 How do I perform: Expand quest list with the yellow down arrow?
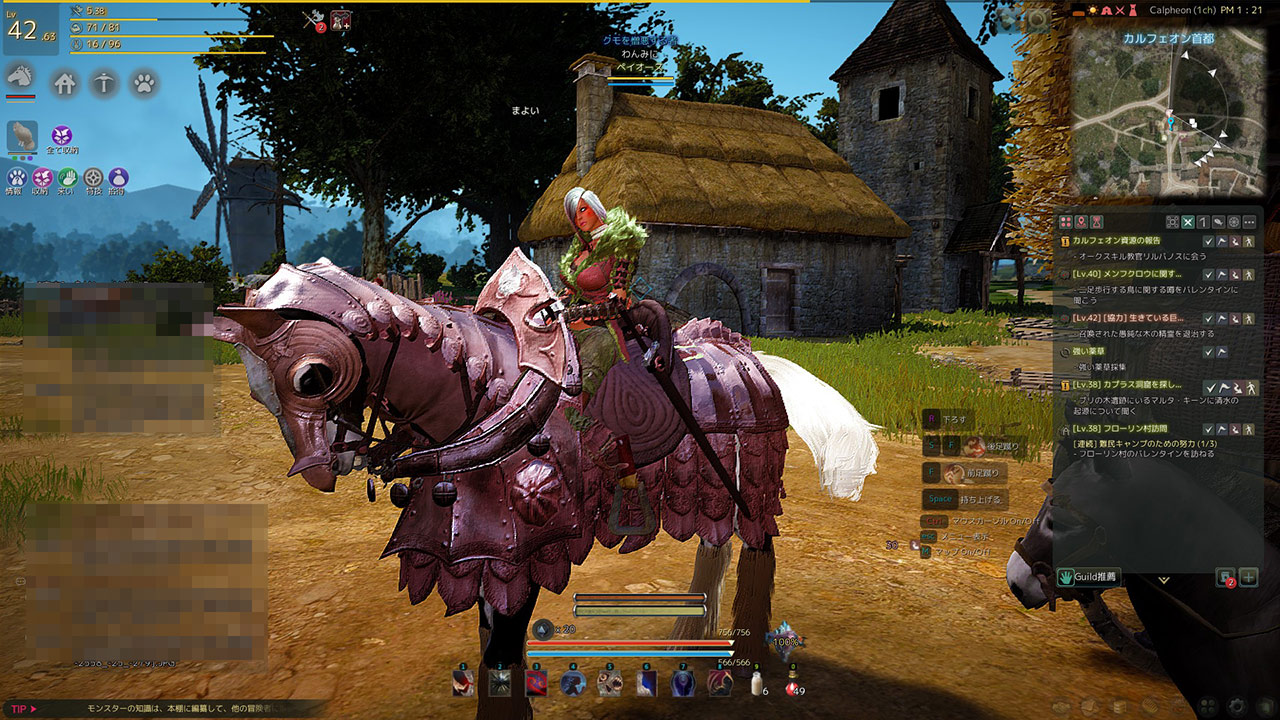1163,579
